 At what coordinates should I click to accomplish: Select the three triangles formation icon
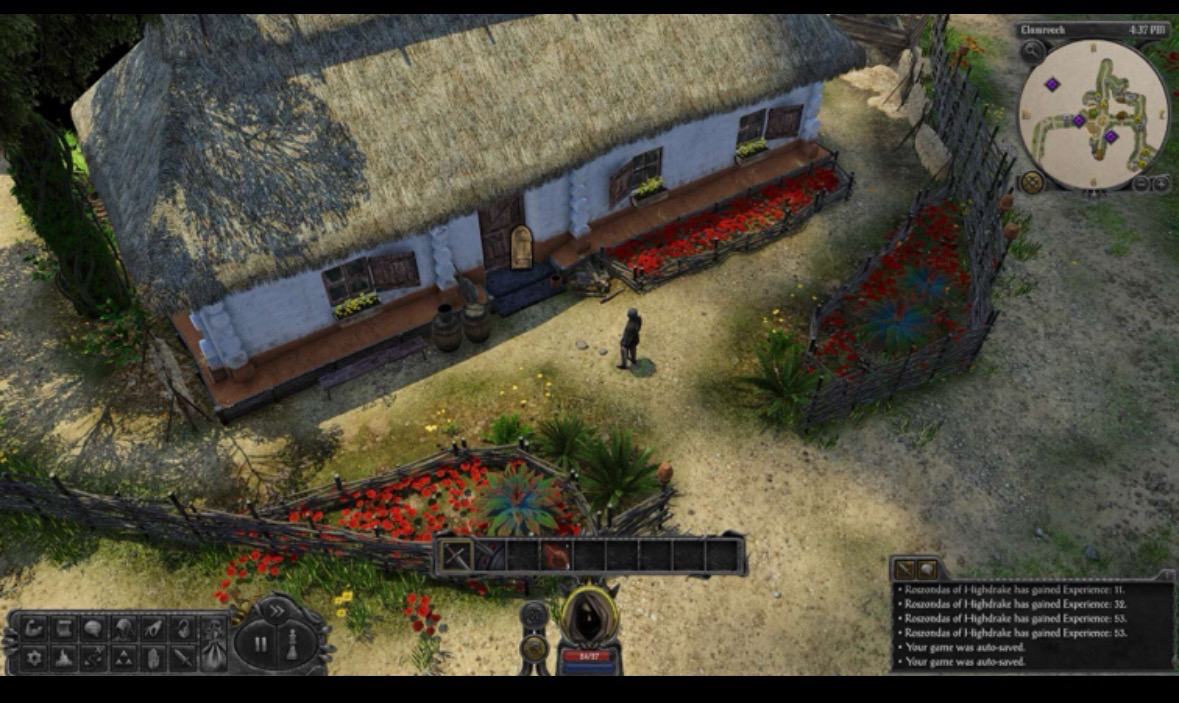click(124, 658)
